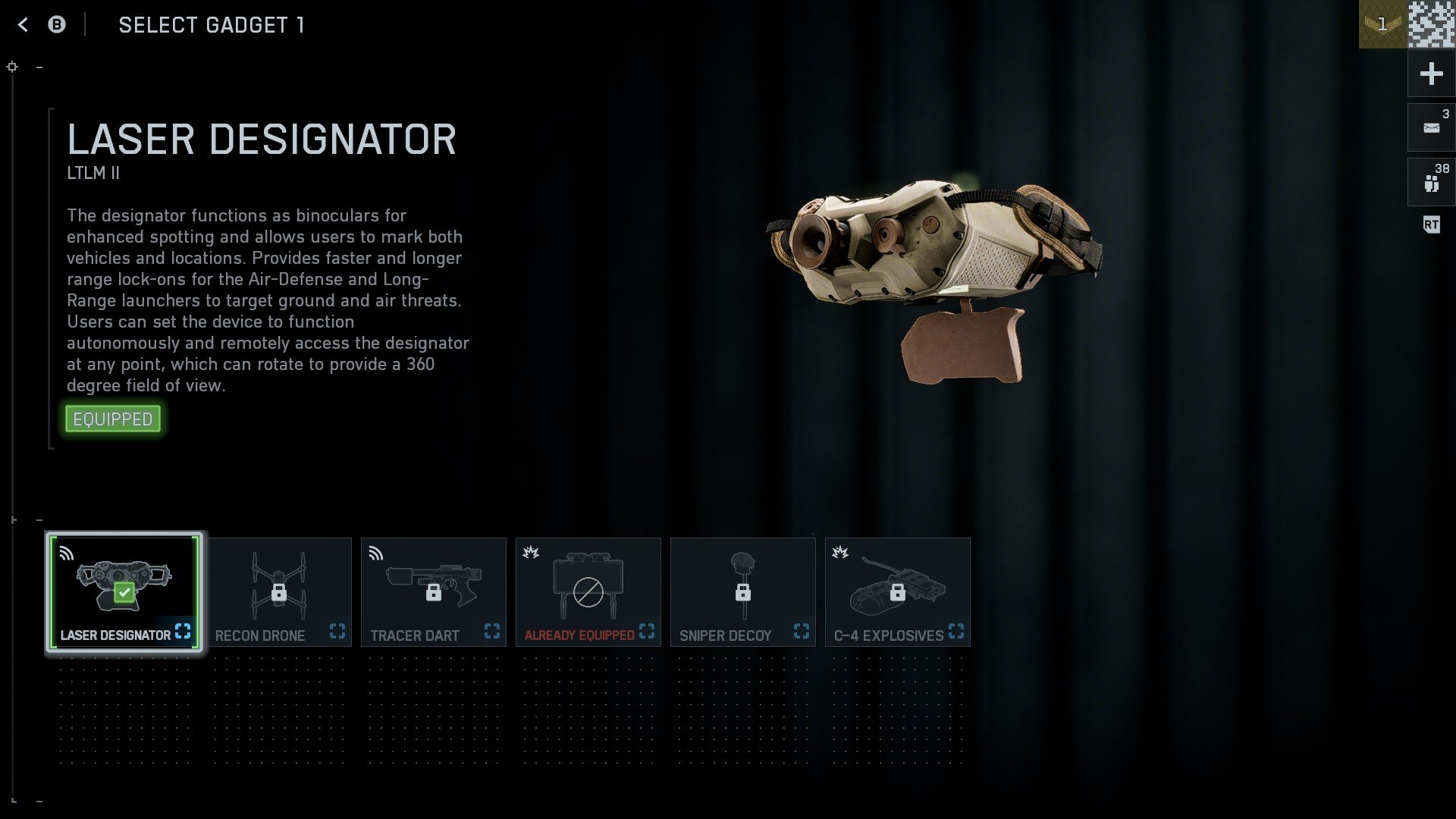This screenshot has width=1456, height=819.
Task: Expand the Recon Drone detail brackets
Action: 337,630
